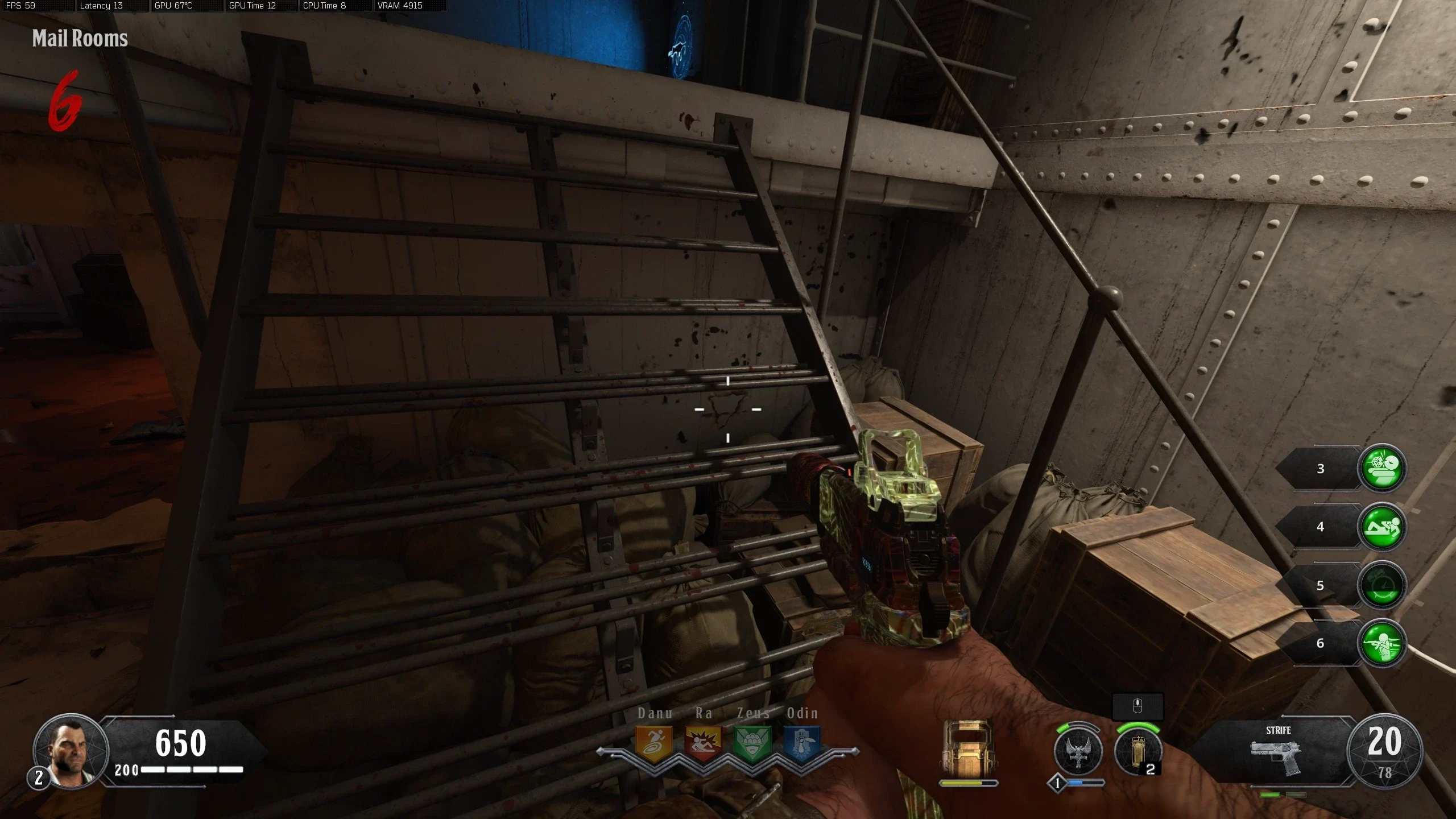This screenshot has width=1456, height=819.
Task: Activate the winged special weapon icon
Action: pos(1078,751)
